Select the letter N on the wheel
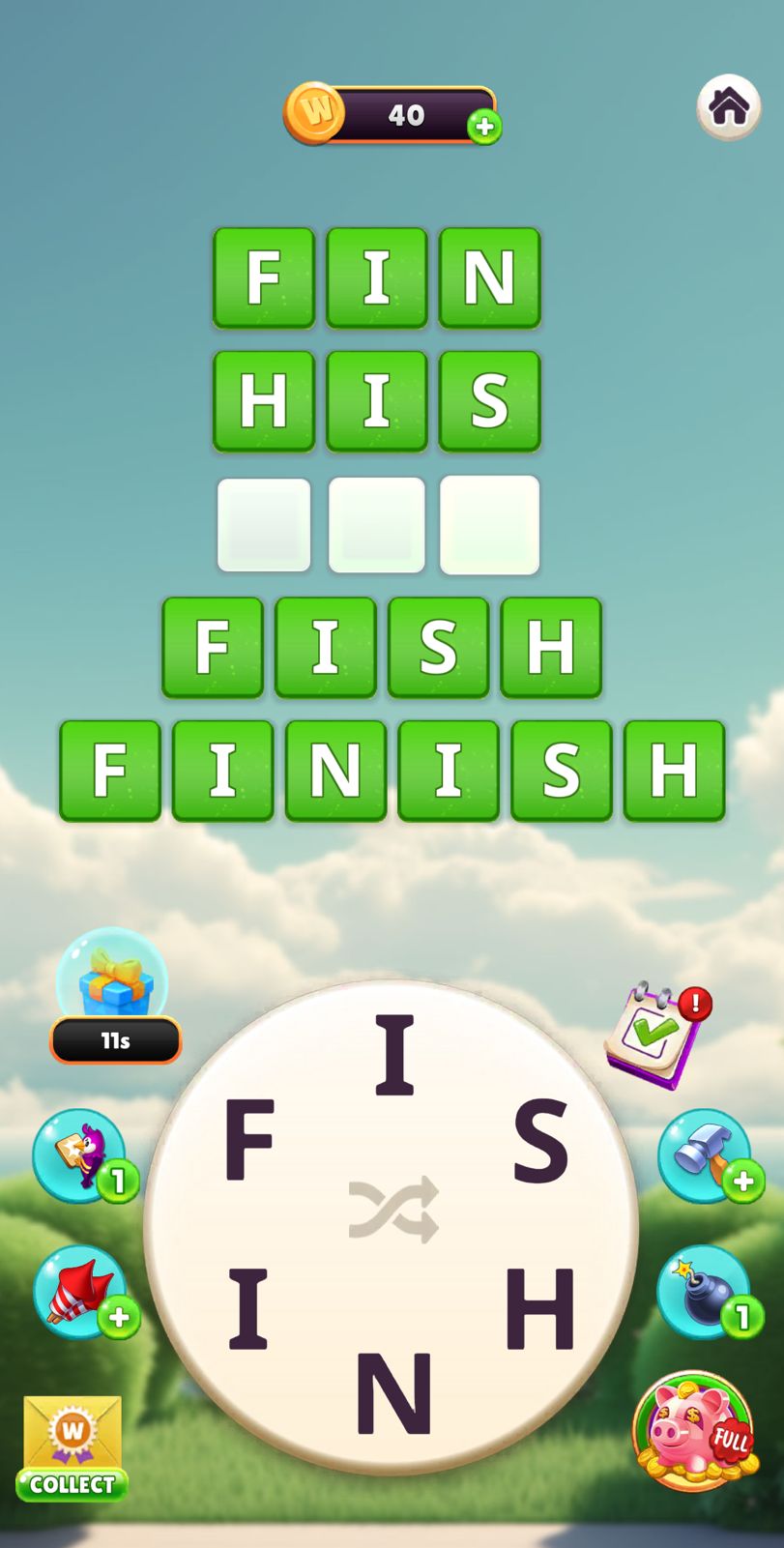Screen dimensions: 784x1548 click(393, 1392)
